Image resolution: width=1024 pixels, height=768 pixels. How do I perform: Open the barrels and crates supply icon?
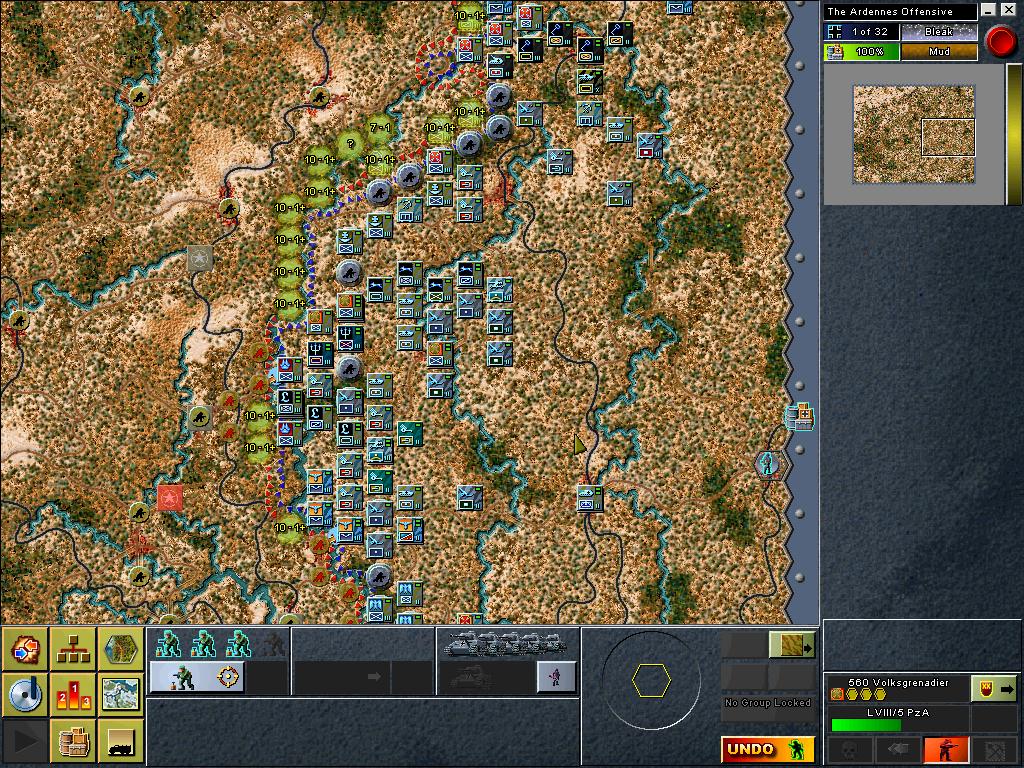[x=72, y=741]
